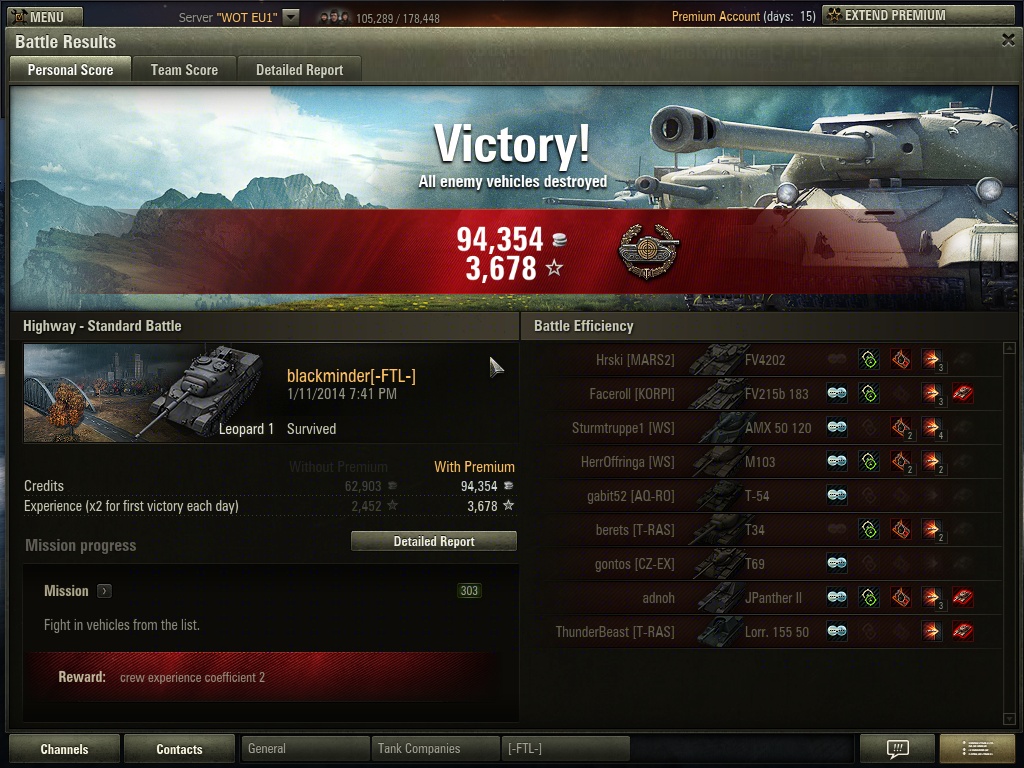Screen dimensions: 1024x768
Task: Open the Channels panel
Action: (64, 749)
